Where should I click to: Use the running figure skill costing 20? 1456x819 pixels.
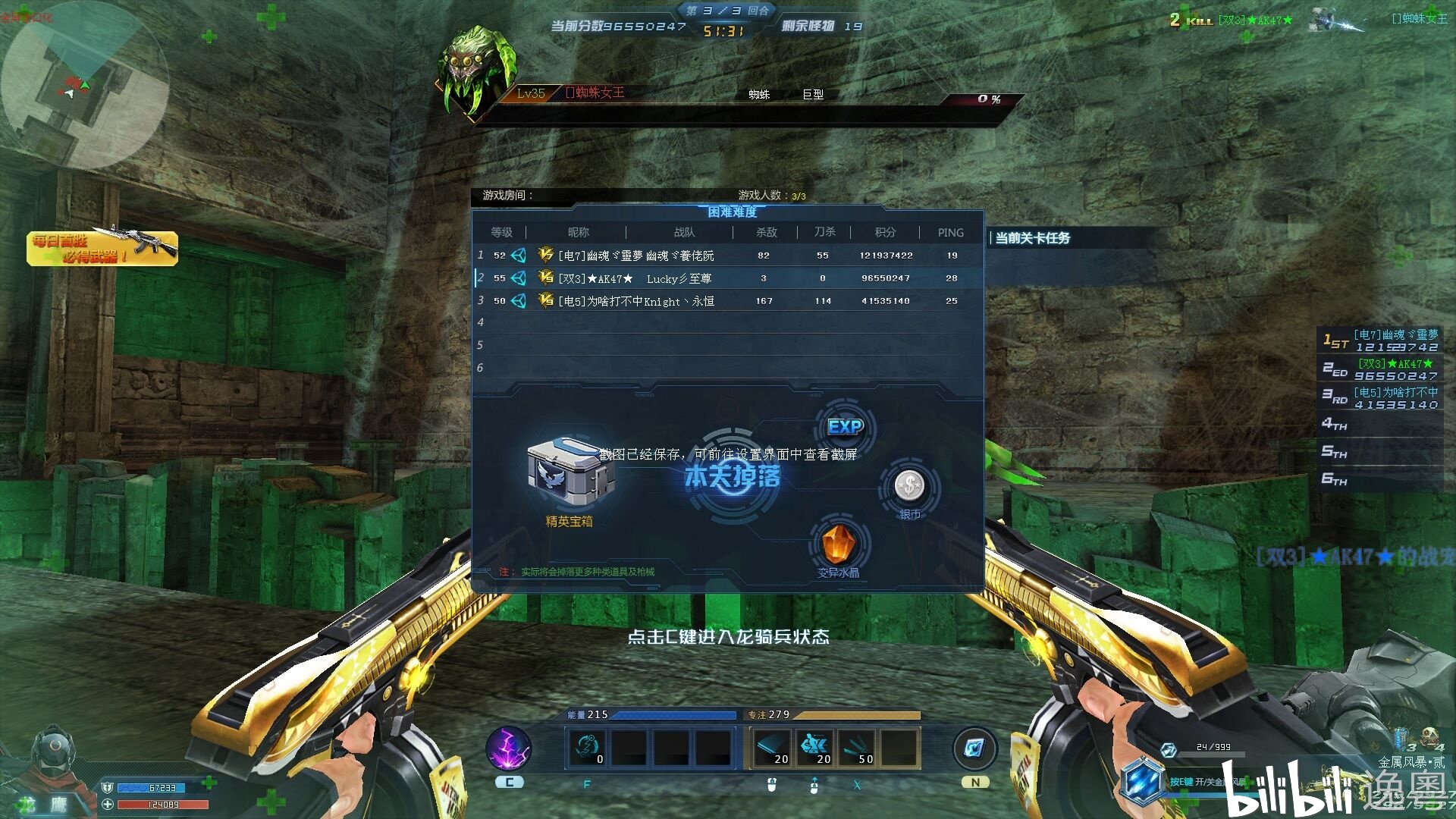(x=815, y=748)
